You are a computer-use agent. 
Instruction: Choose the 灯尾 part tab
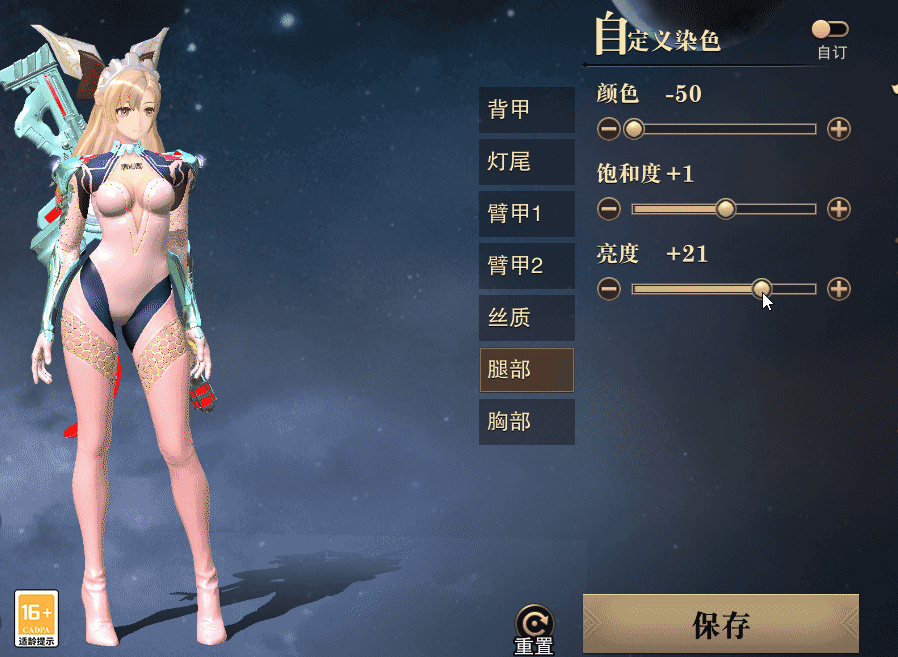pyautogui.click(x=526, y=162)
